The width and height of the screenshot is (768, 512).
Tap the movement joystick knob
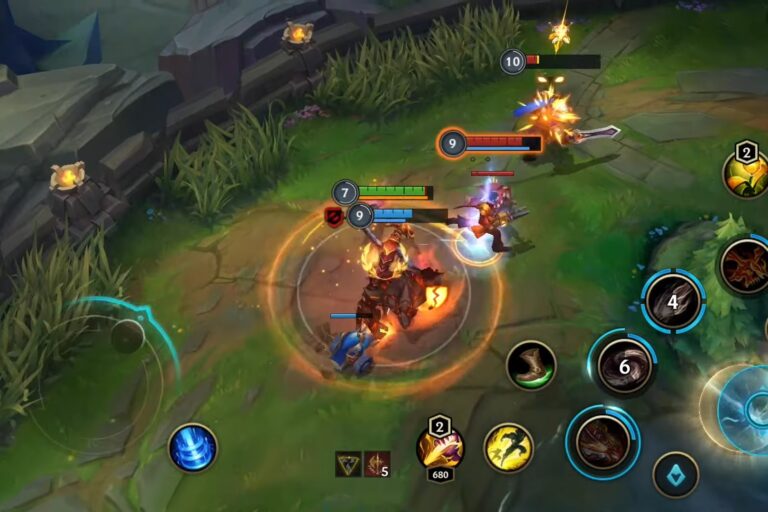[127, 335]
